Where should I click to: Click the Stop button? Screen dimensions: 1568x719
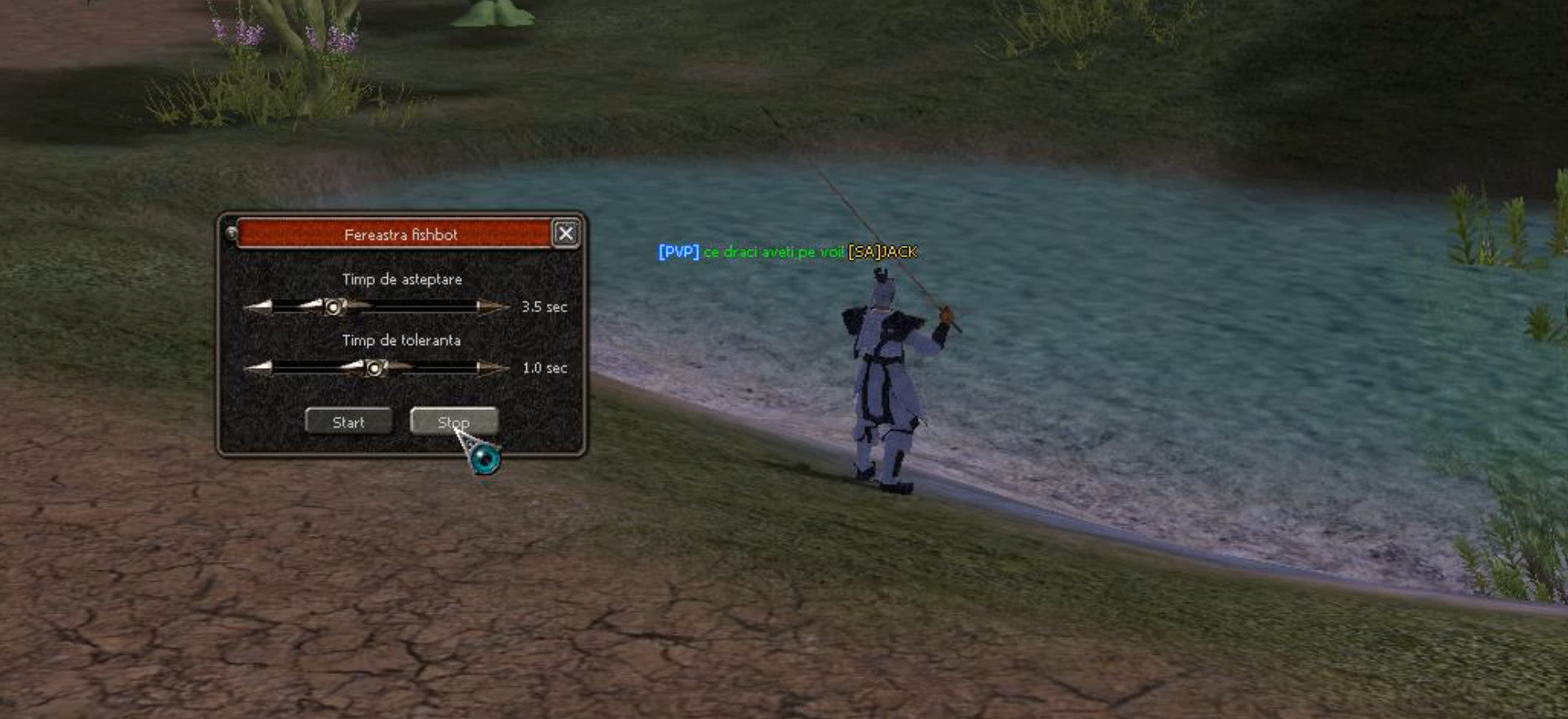click(x=453, y=422)
